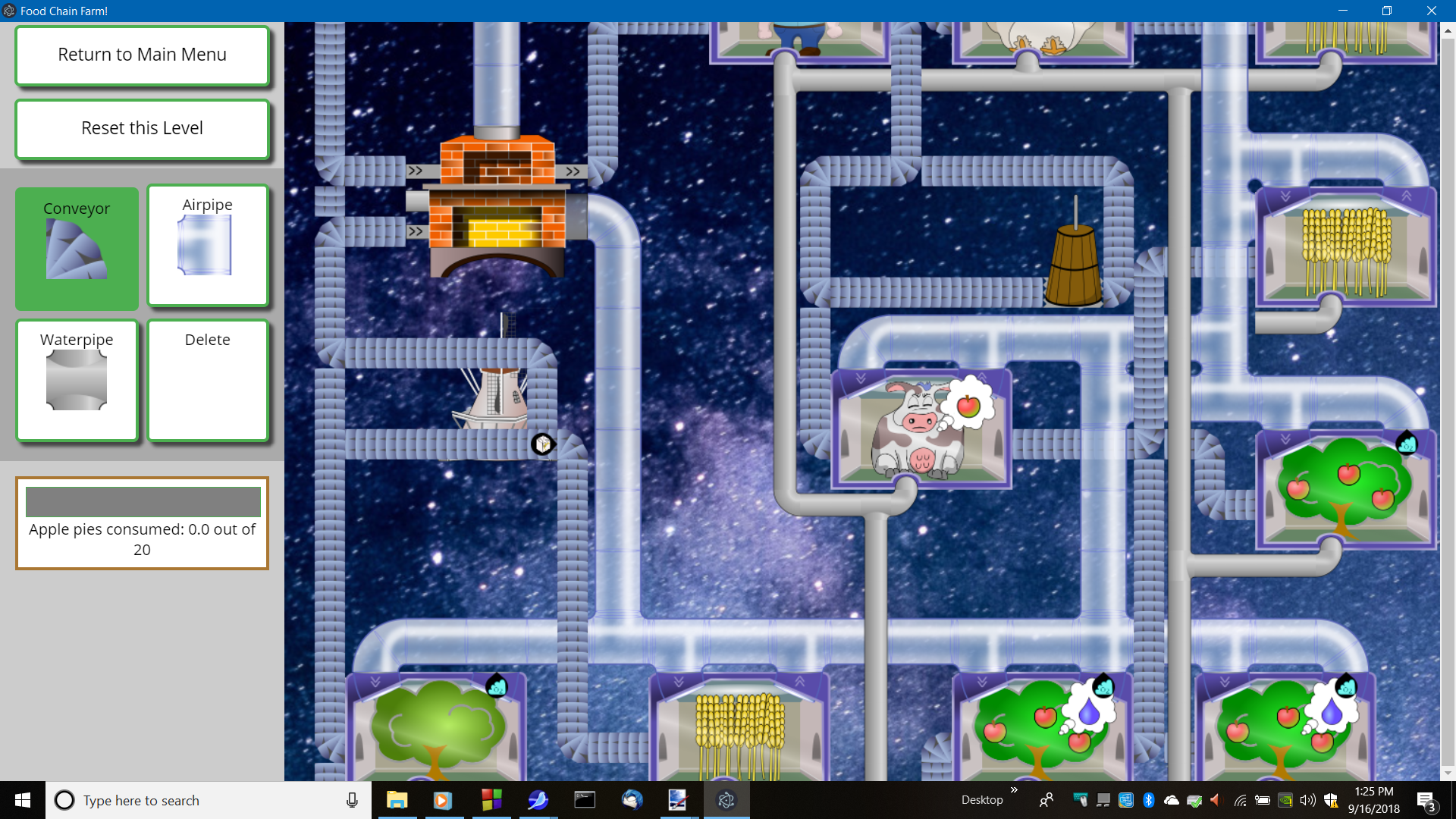Return to the Main Menu

coord(142,55)
